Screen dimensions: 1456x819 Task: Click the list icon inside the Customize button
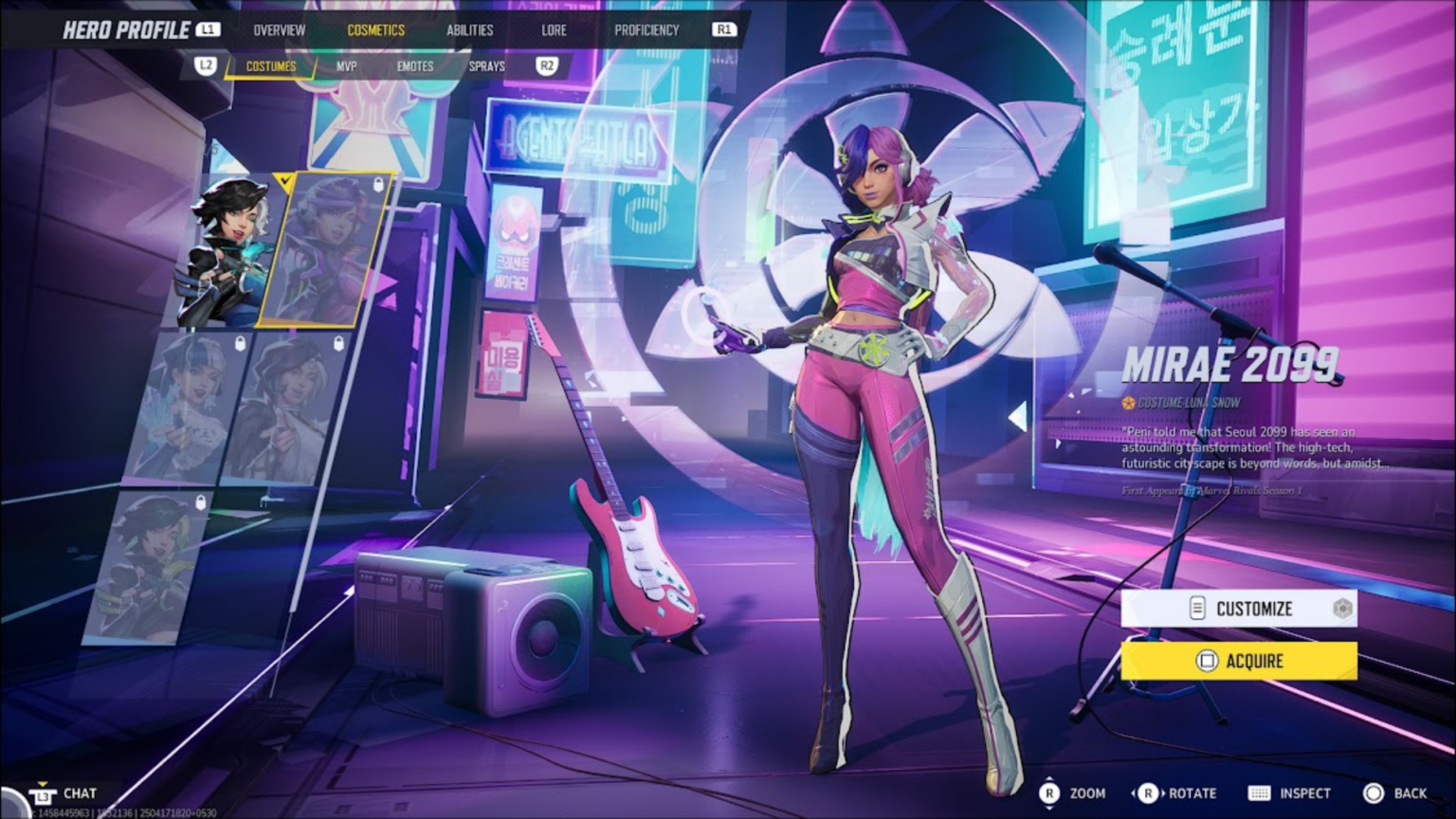(x=1195, y=609)
